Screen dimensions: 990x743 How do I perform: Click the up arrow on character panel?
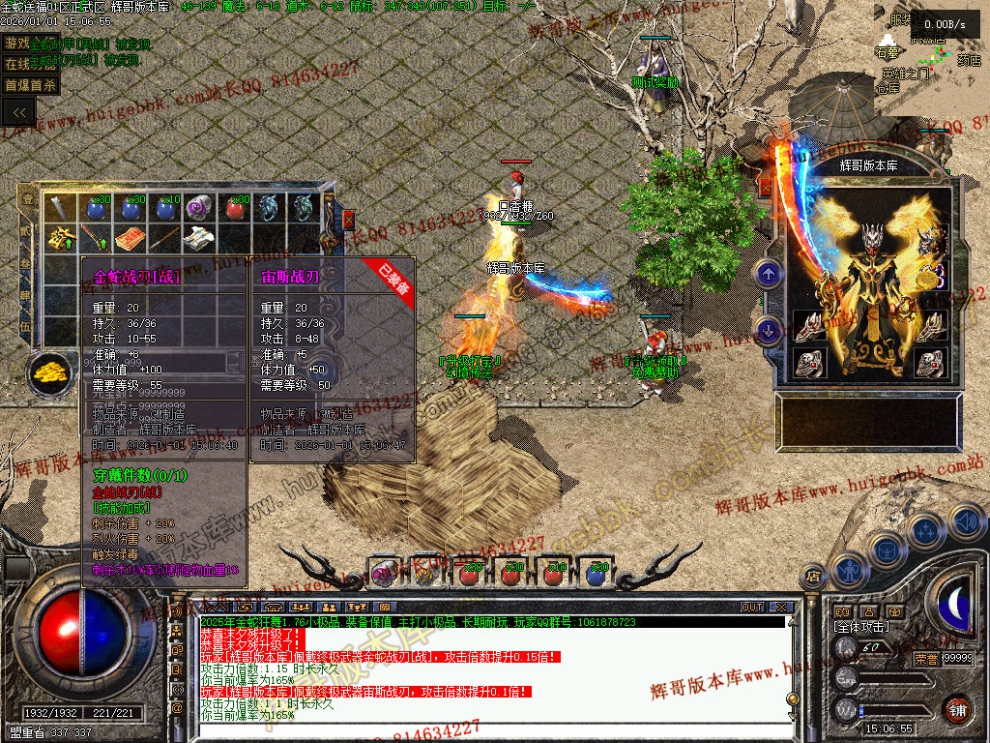pyautogui.click(x=768, y=273)
